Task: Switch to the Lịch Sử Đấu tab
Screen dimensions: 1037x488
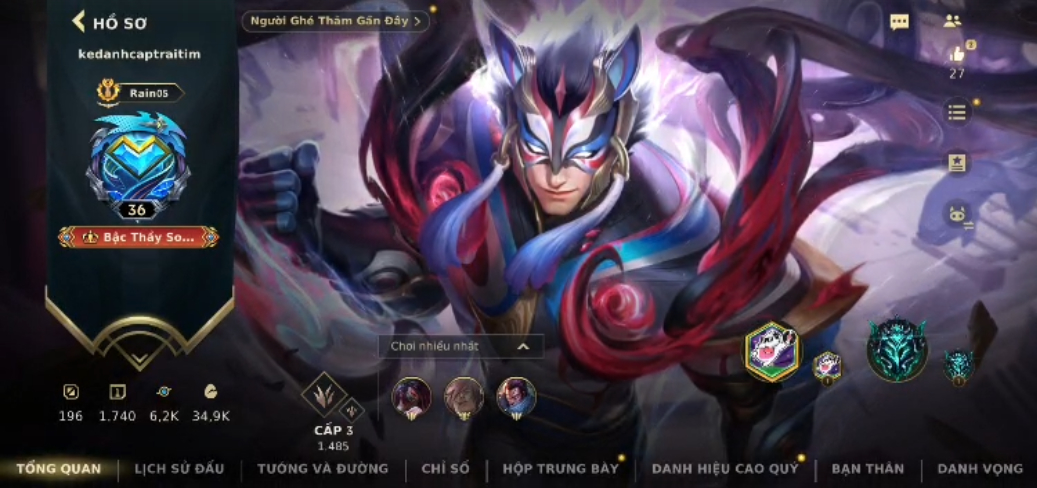Action: 179,468
